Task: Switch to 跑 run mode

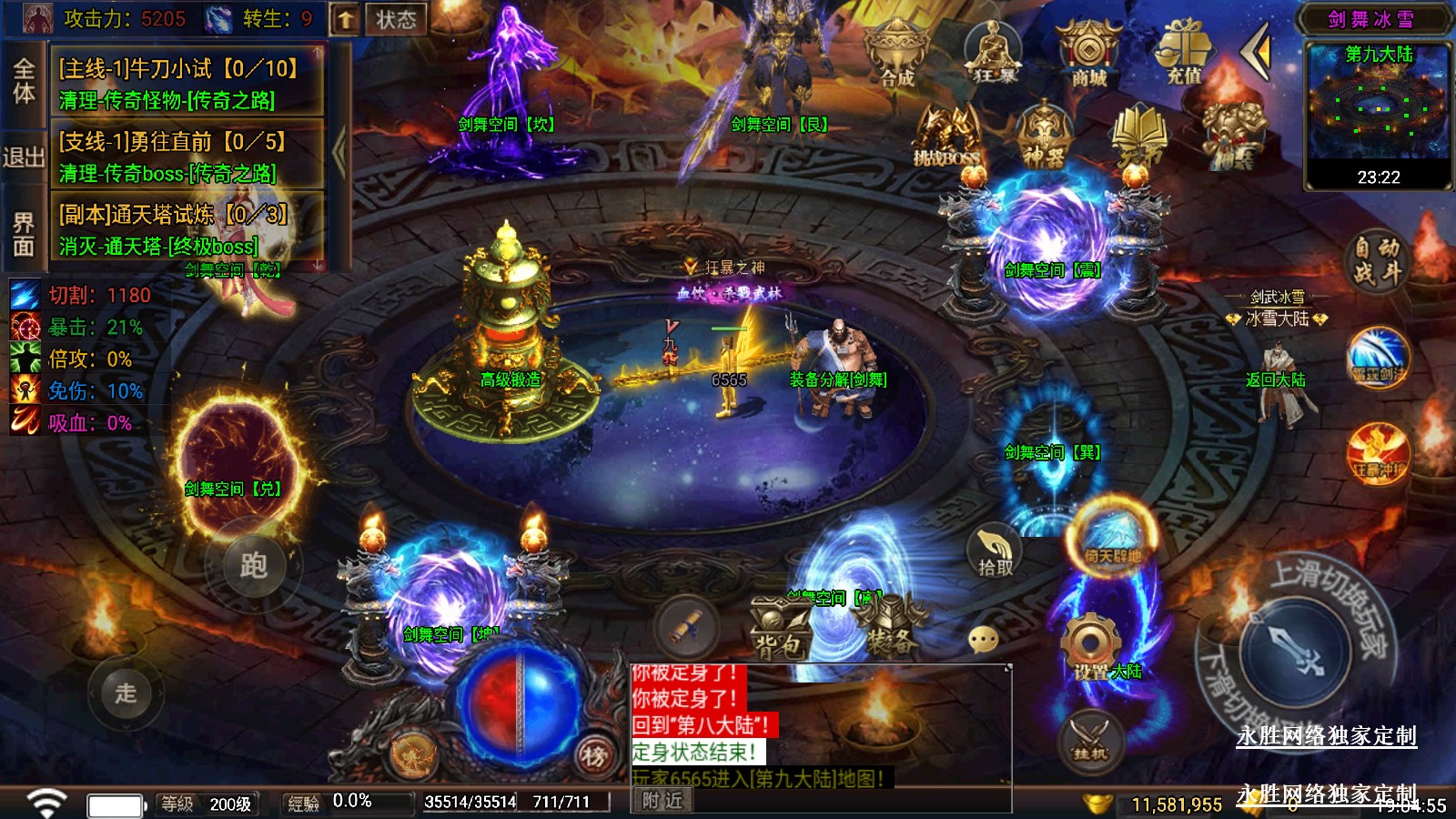Action: 253,565
